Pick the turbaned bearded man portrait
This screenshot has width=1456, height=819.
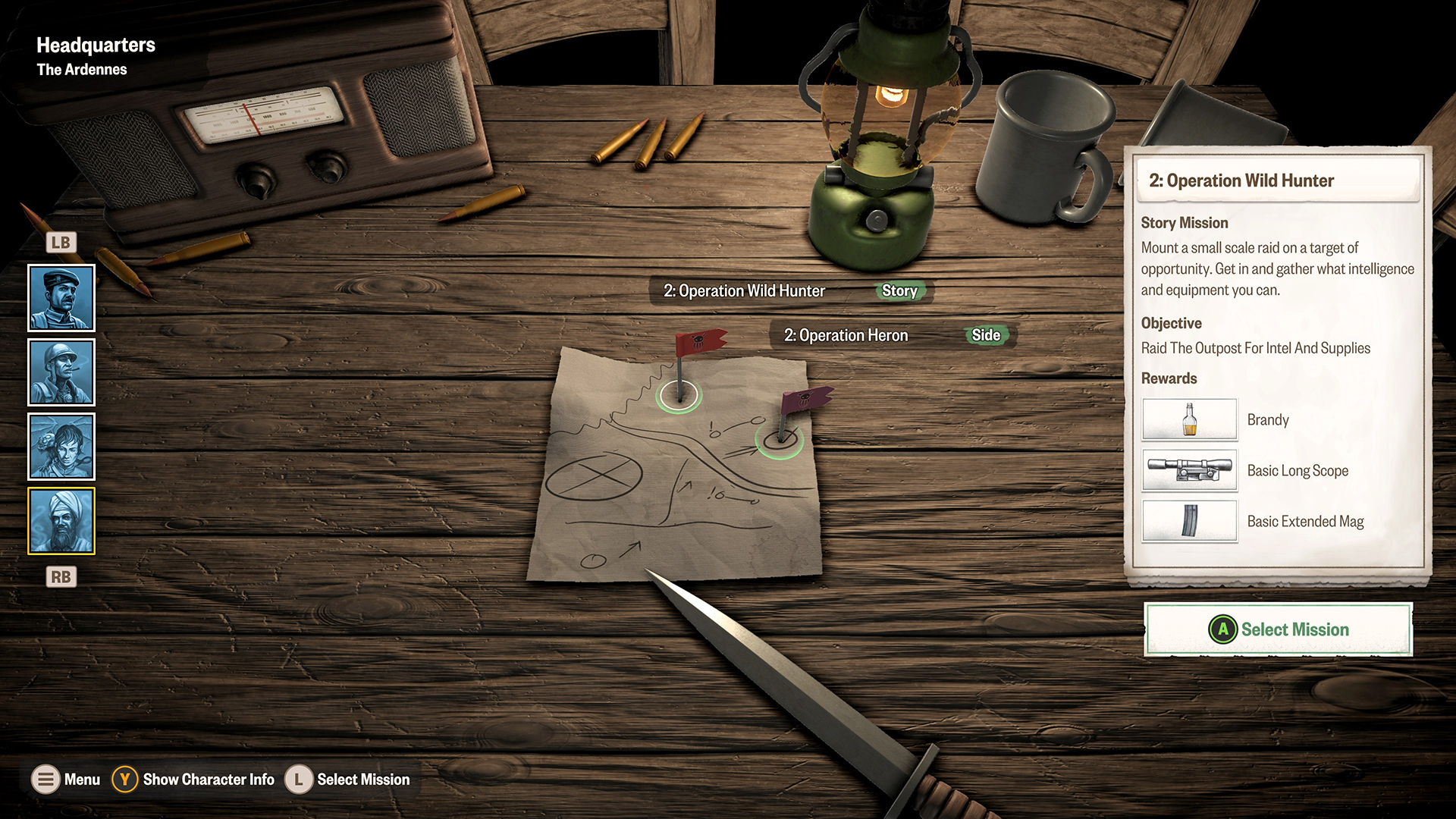tap(61, 521)
